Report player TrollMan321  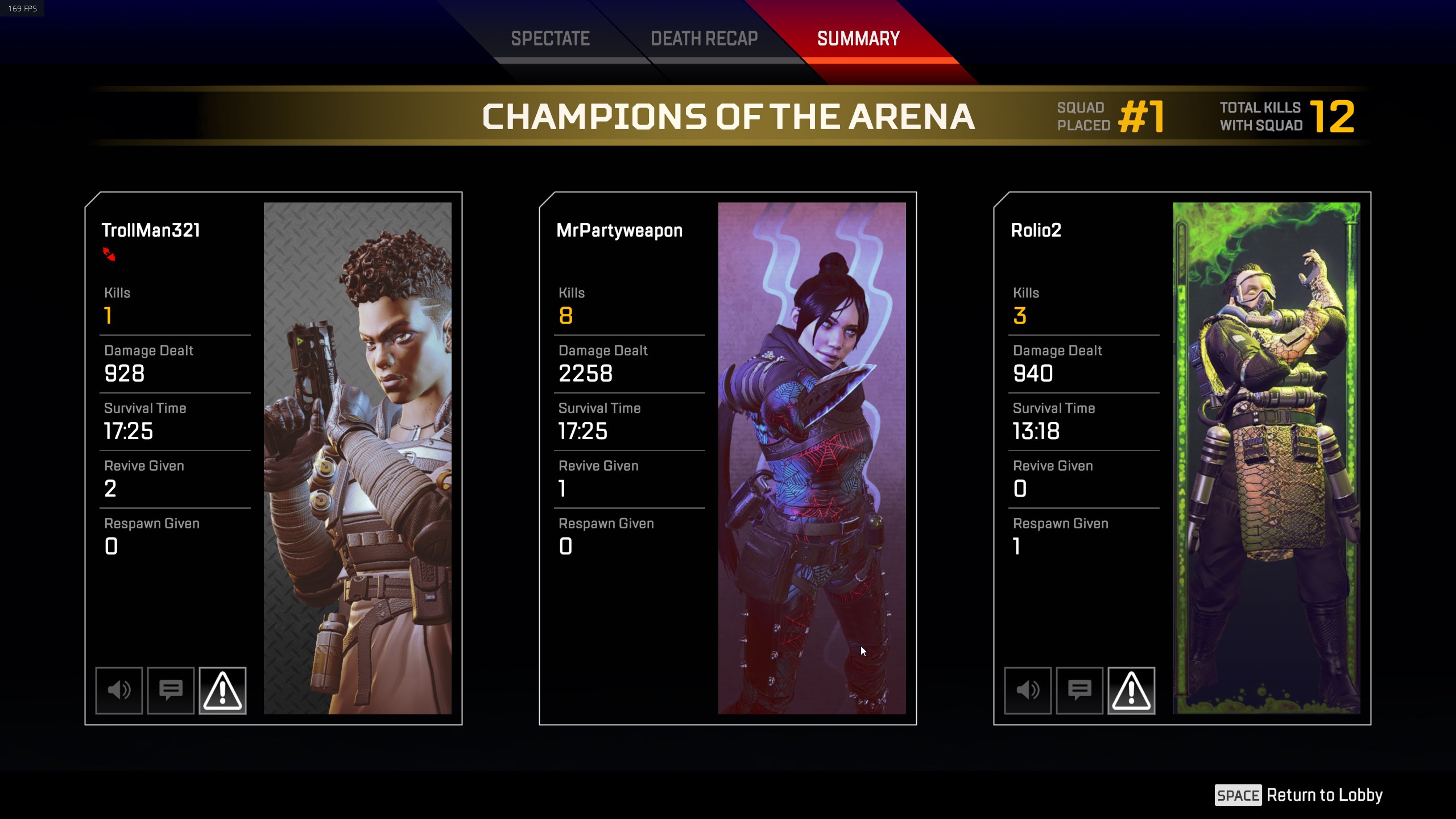pos(222,690)
